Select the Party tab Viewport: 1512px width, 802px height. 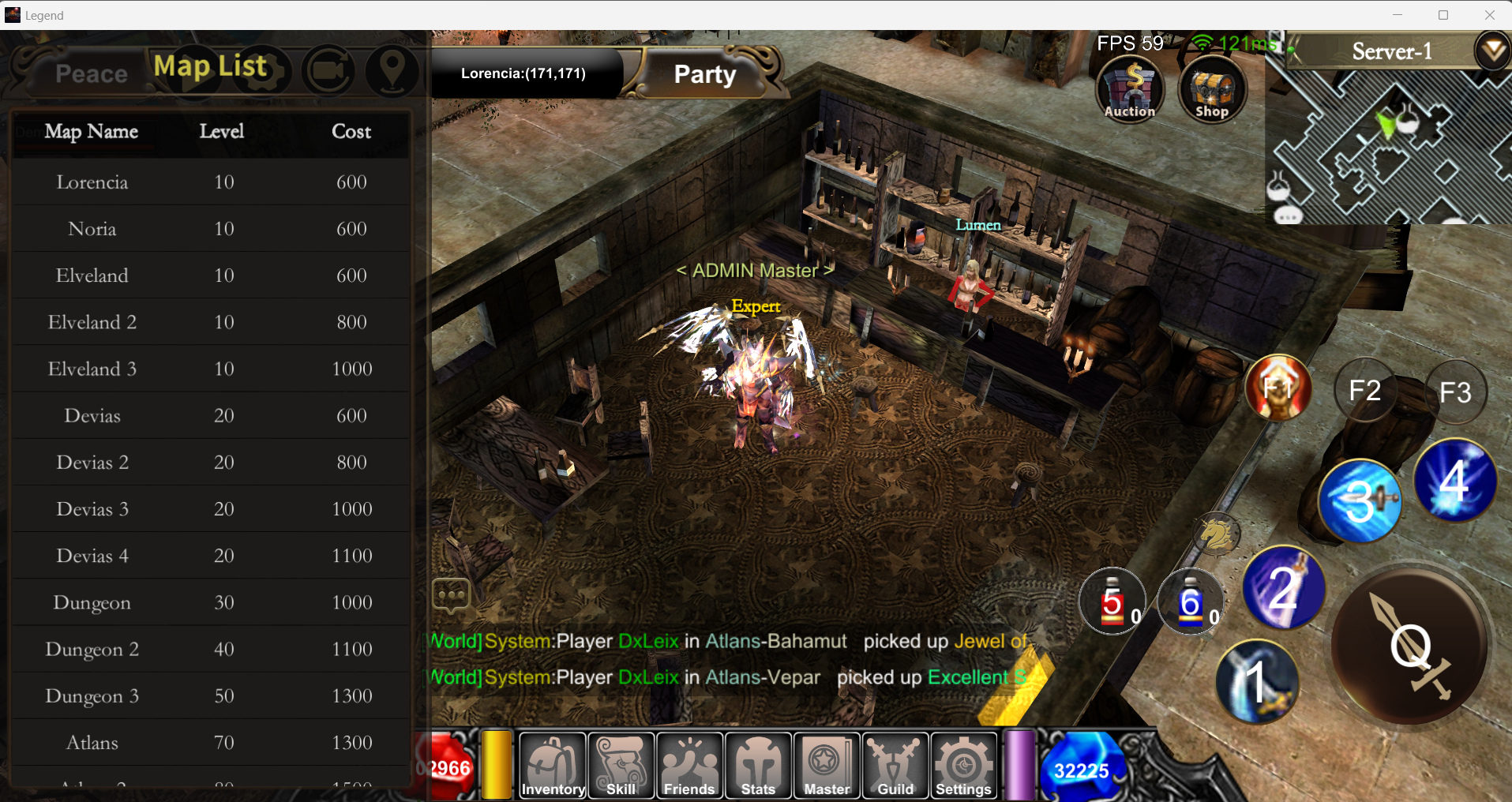click(x=705, y=74)
